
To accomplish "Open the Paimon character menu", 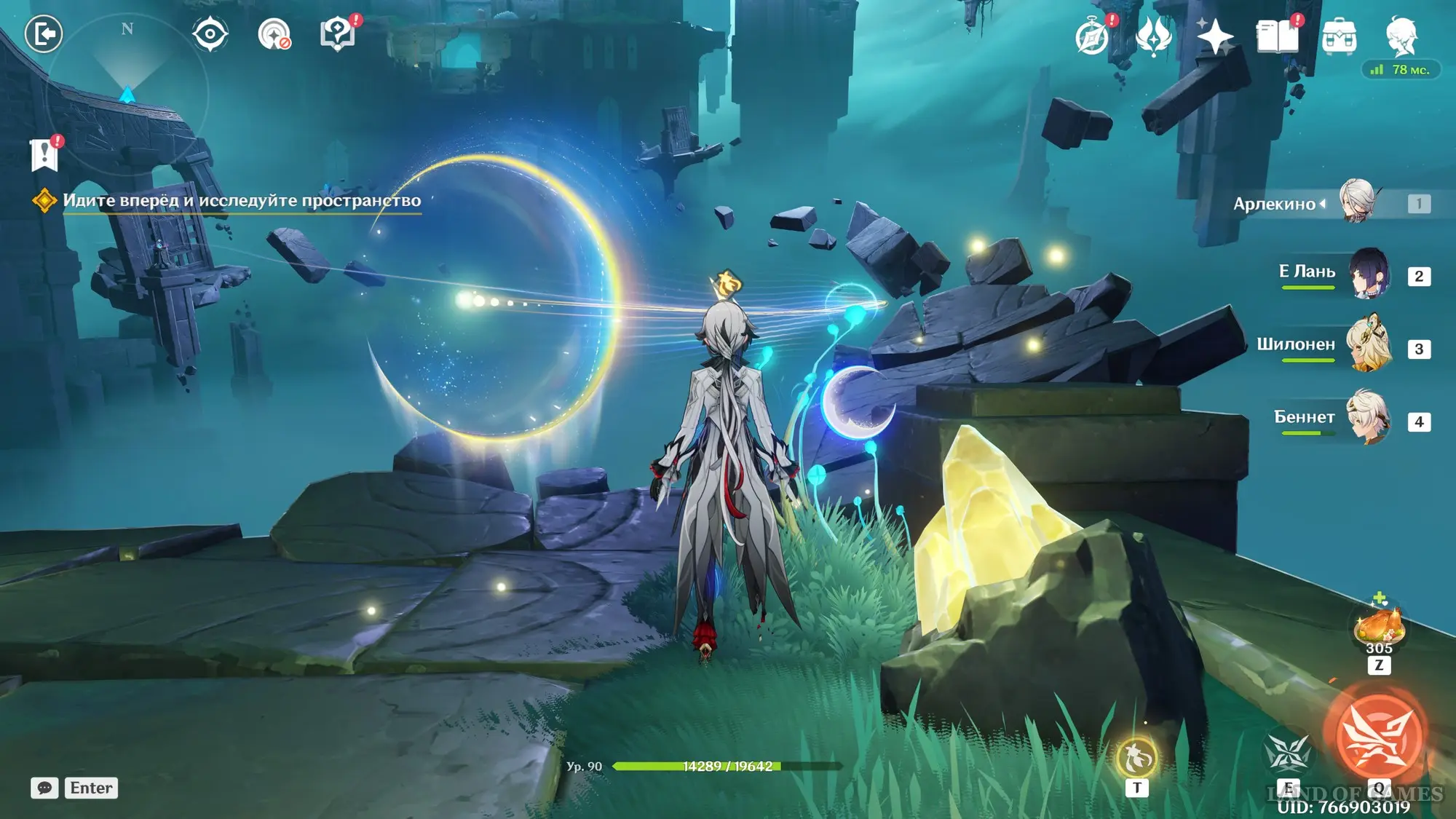I will point(1401,36).
